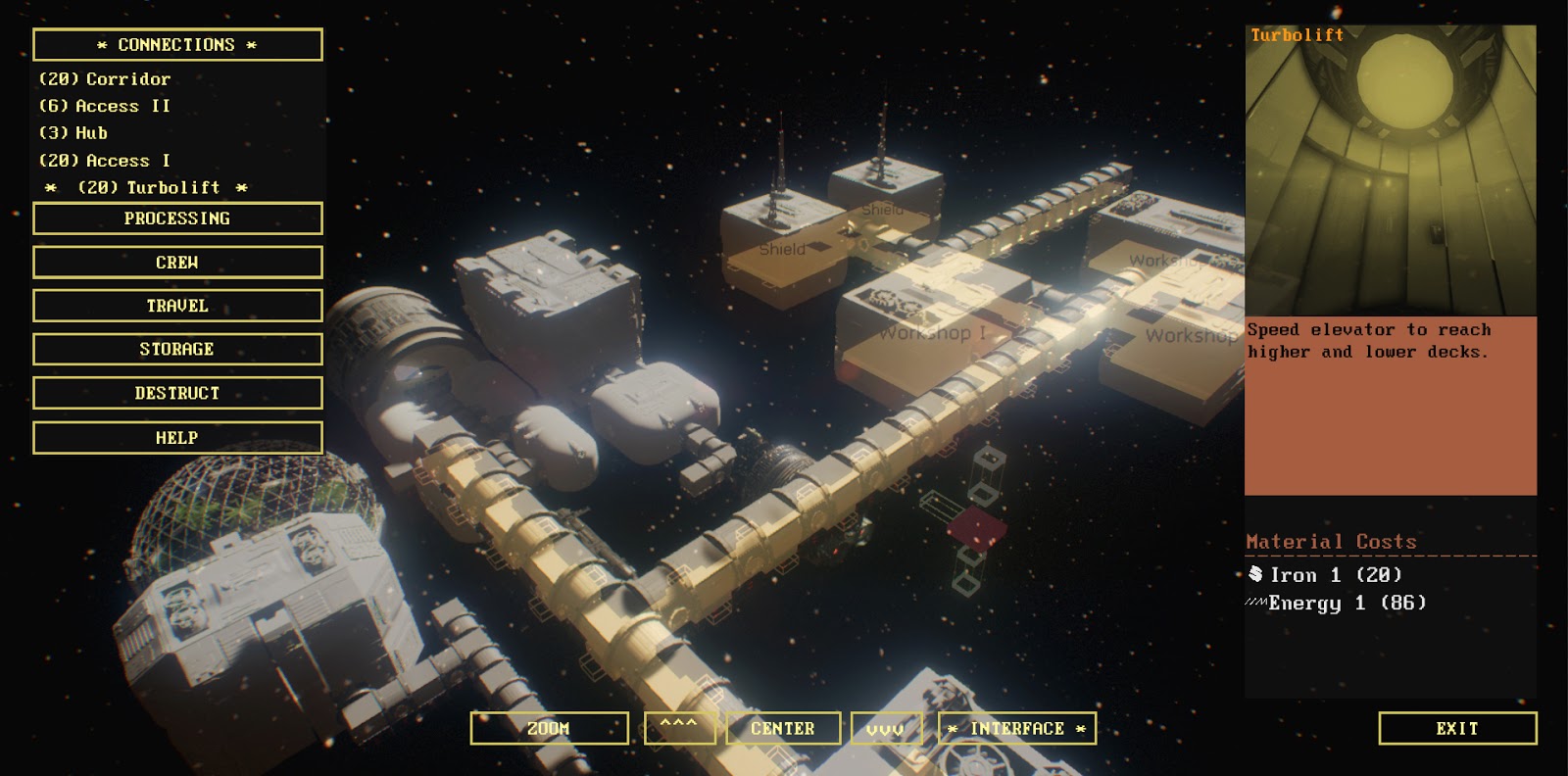Open the Processing category
Viewport: 1568px width, 776px height.
pos(177,218)
